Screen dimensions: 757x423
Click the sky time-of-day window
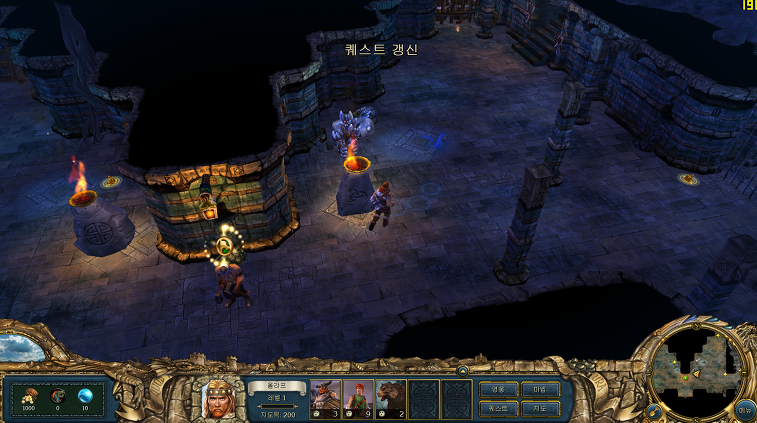coord(19,347)
